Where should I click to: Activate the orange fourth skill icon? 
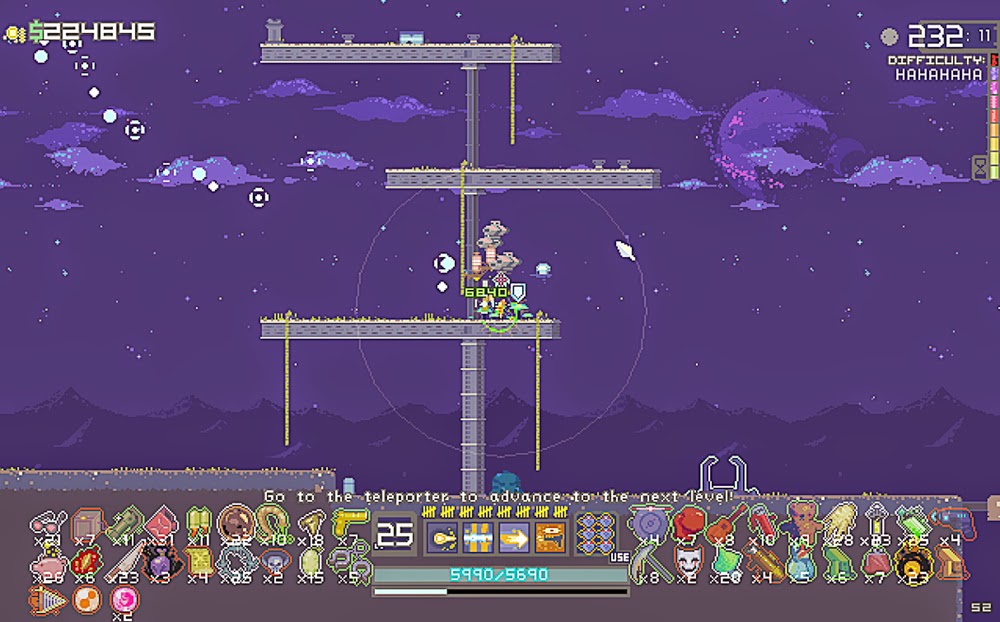(x=550, y=536)
